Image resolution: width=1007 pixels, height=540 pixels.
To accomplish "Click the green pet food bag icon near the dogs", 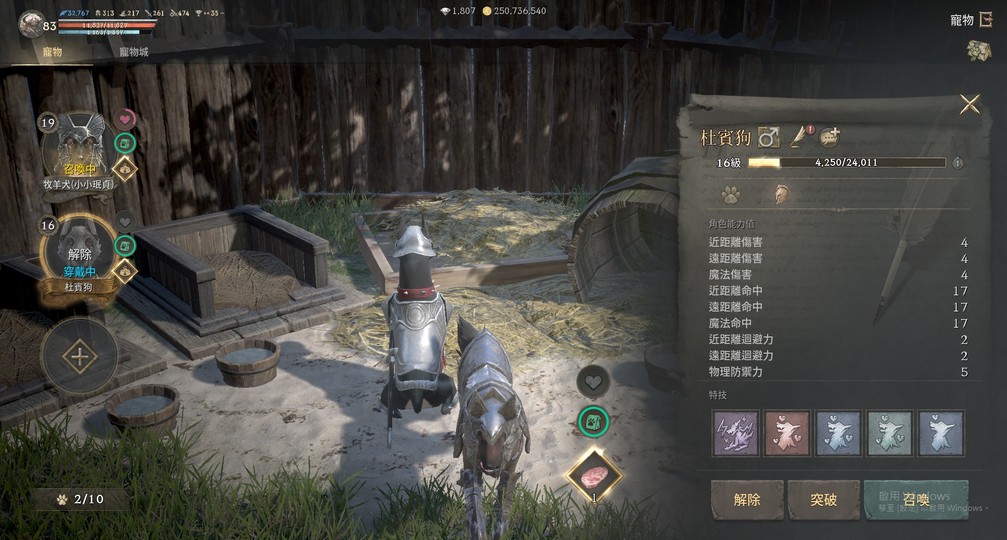I will point(594,422).
